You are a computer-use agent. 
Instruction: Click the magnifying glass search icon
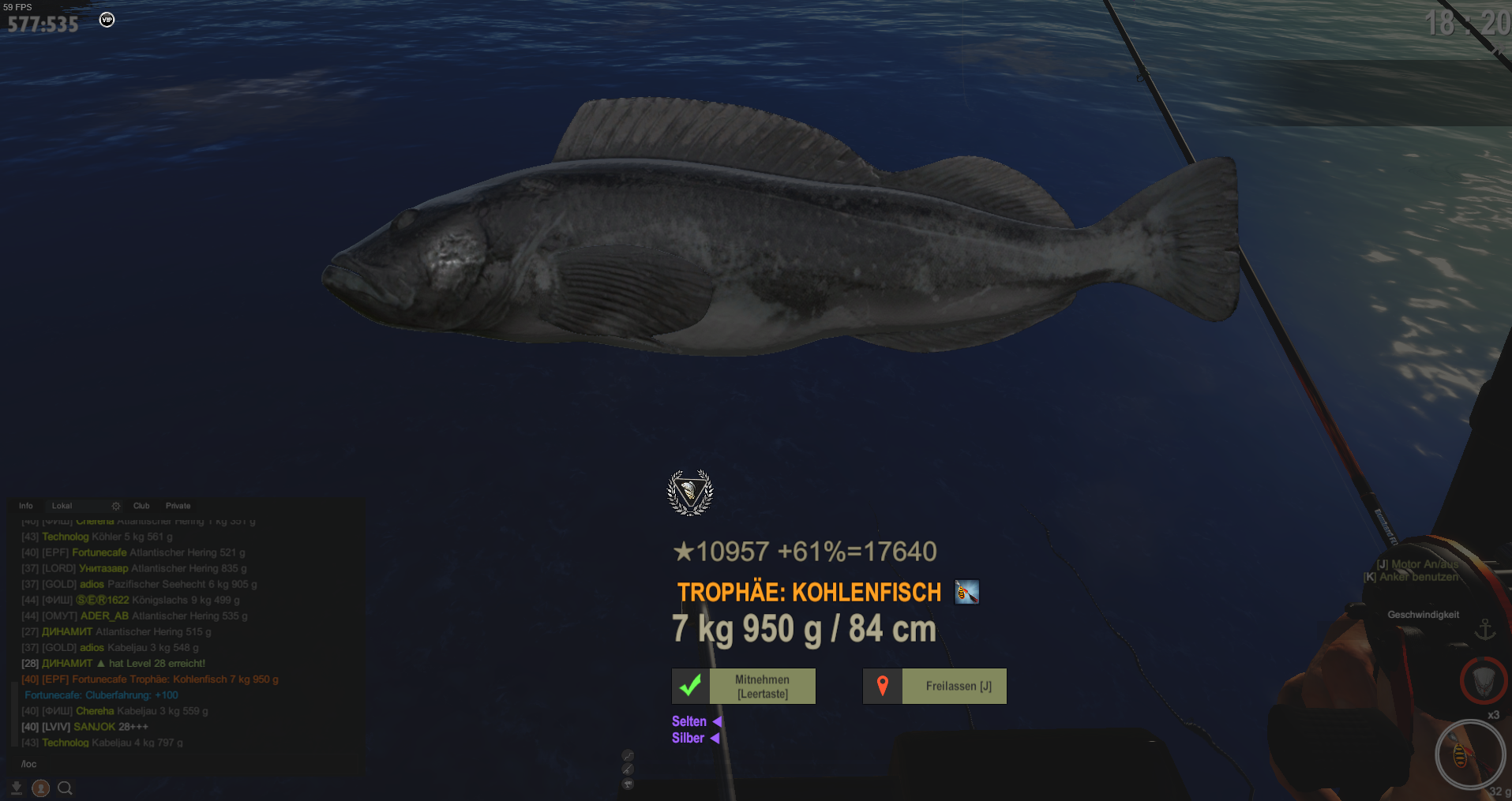click(x=66, y=788)
